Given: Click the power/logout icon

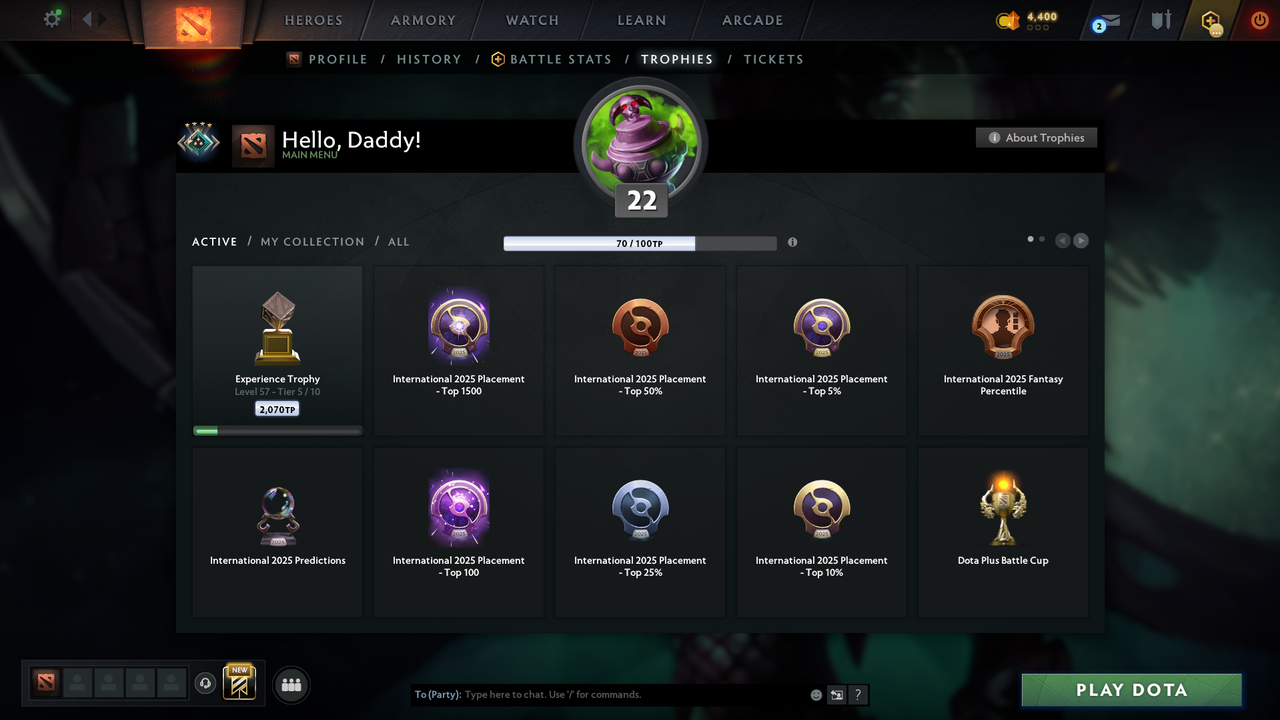Looking at the screenshot, I should click(x=1259, y=20).
